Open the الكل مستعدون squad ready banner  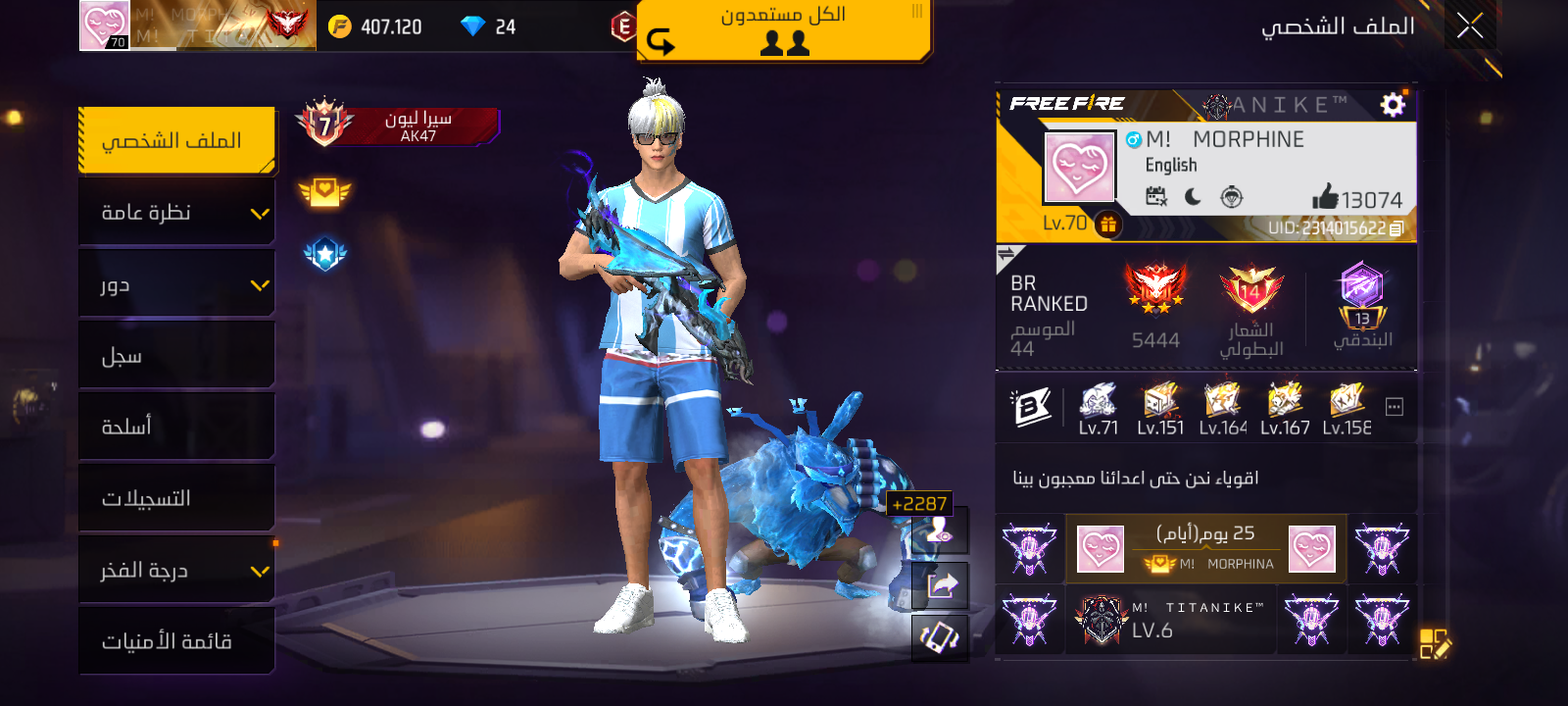(783, 29)
